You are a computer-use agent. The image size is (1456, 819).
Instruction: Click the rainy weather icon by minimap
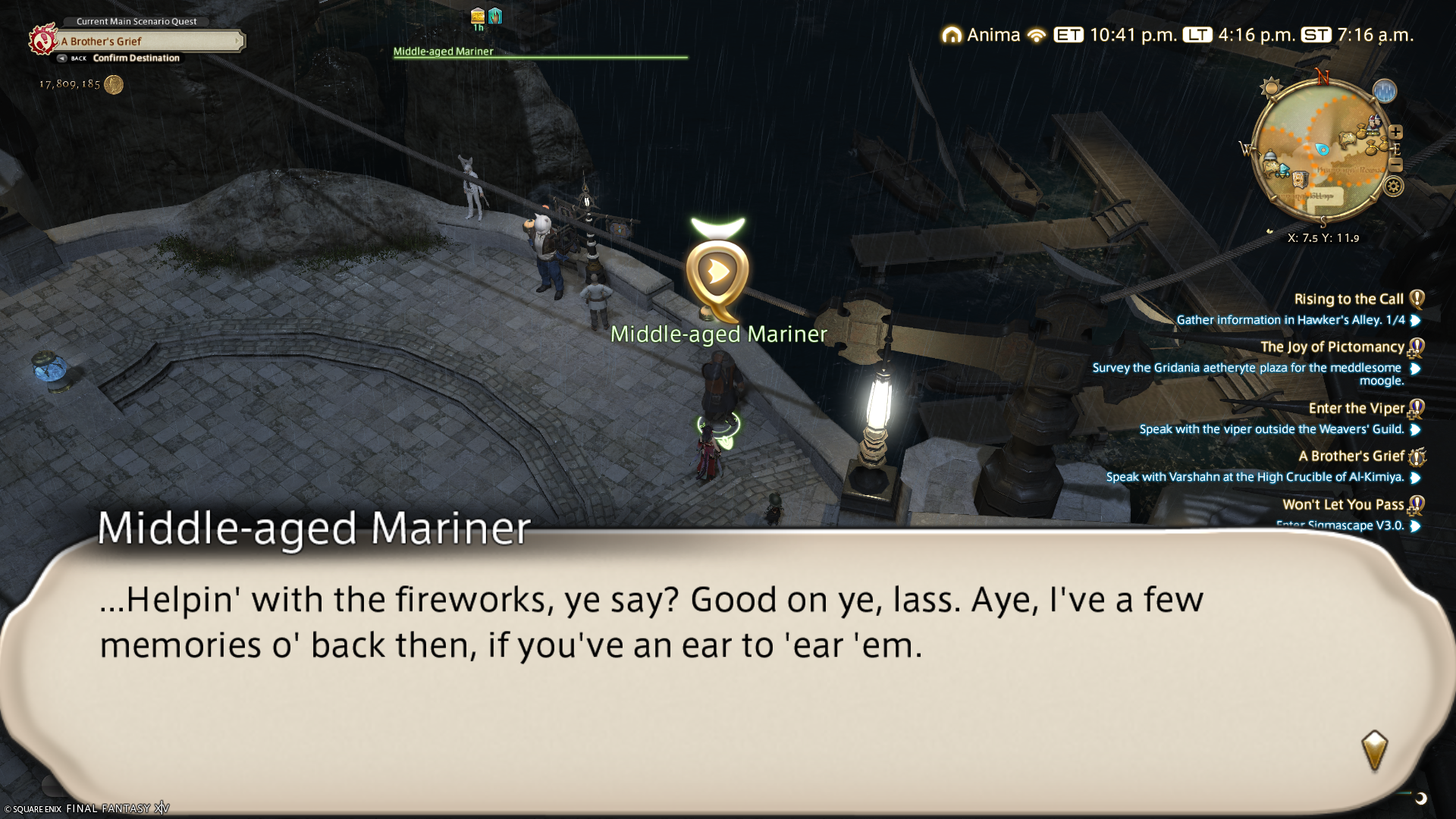click(1384, 91)
